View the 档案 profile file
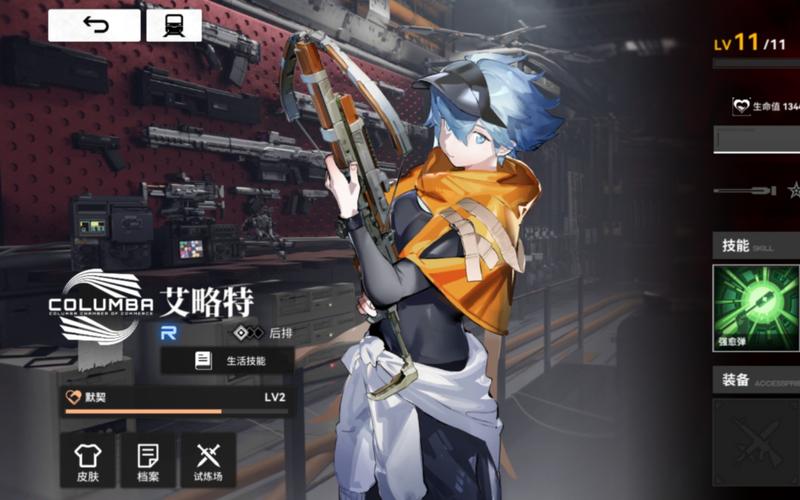Viewport: 800px width, 500px height. click(x=148, y=460)
